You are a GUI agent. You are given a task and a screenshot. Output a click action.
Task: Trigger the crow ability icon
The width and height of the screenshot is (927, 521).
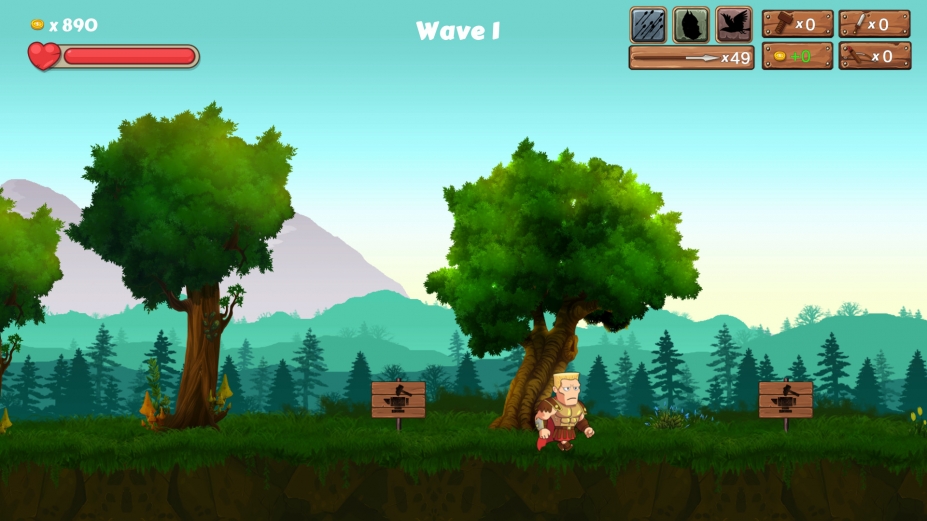pos(734,24)
